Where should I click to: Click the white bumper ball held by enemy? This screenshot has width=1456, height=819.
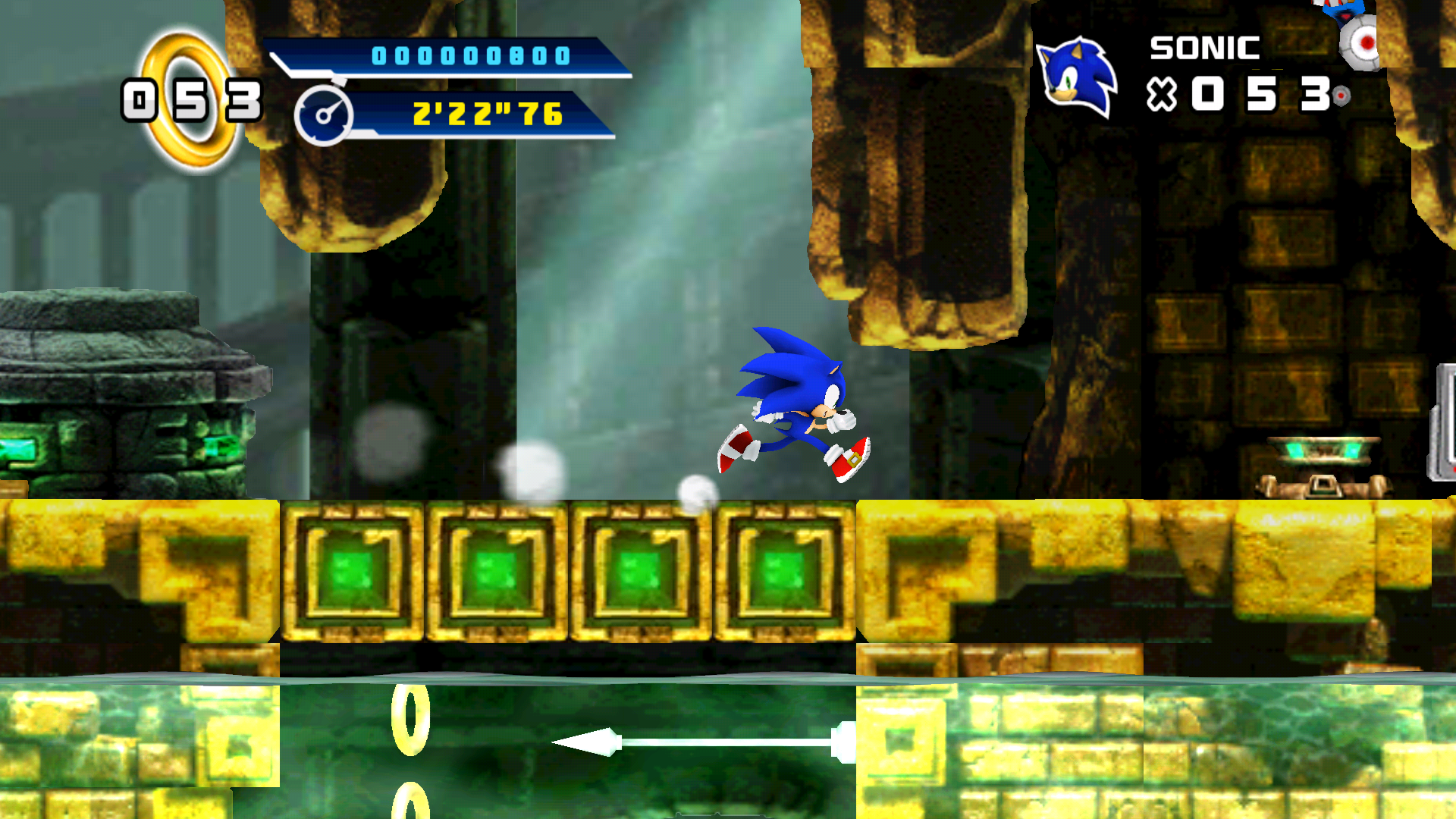(x=1360, y=42)
